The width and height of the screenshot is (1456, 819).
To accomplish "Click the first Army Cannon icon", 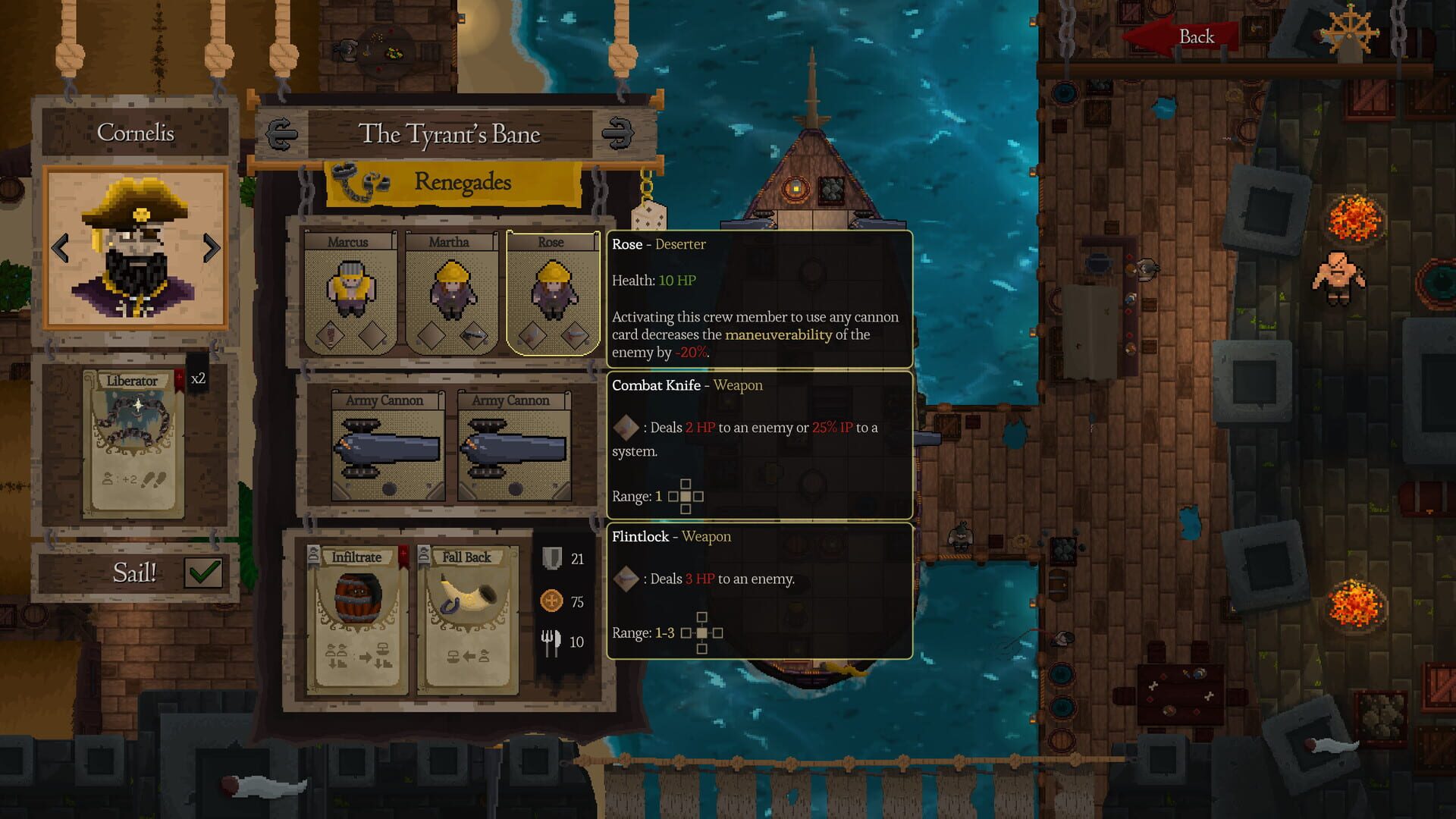I will click(x=387, y=447).
